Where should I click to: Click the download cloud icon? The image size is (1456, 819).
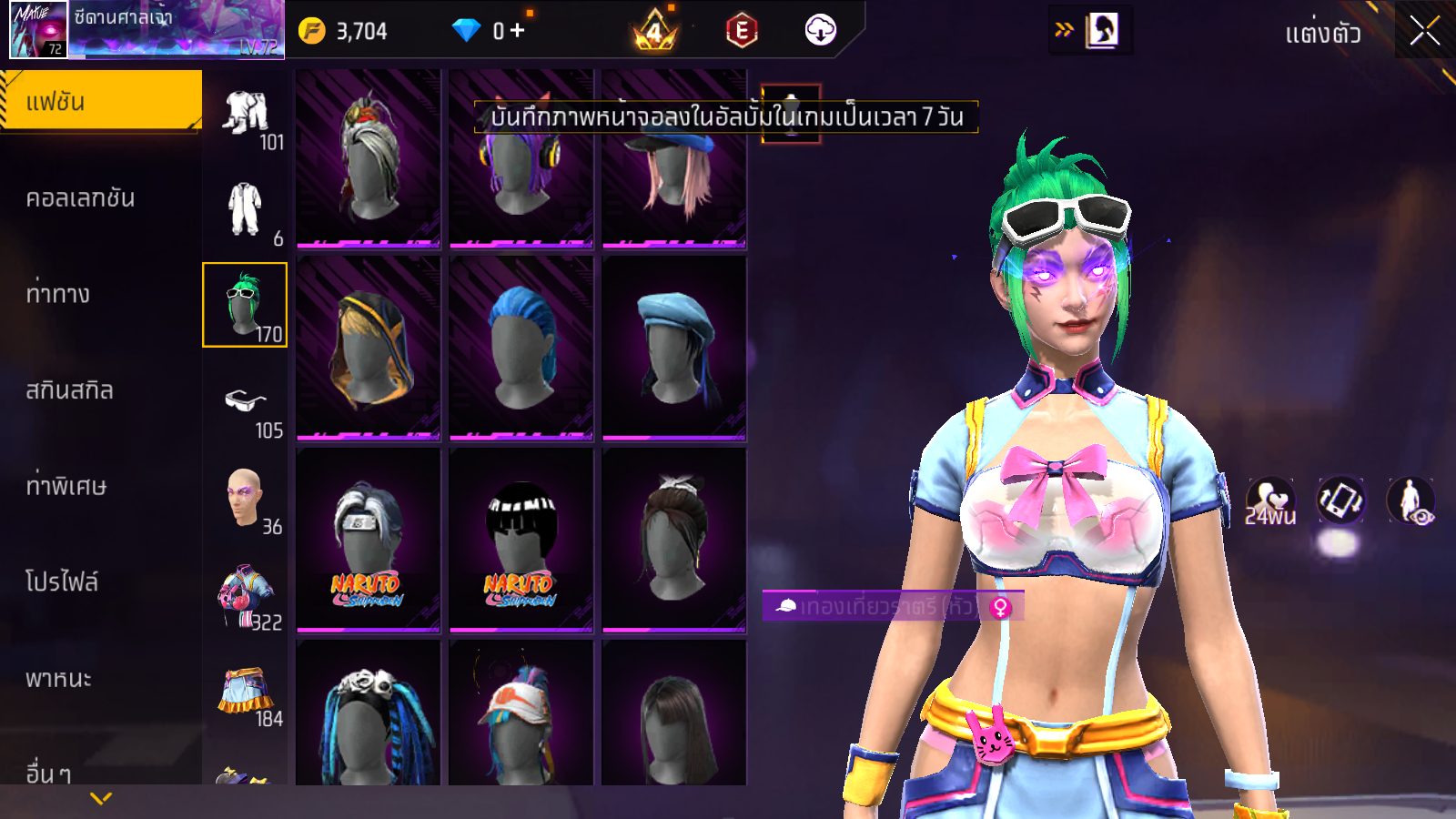pos(820,30)
